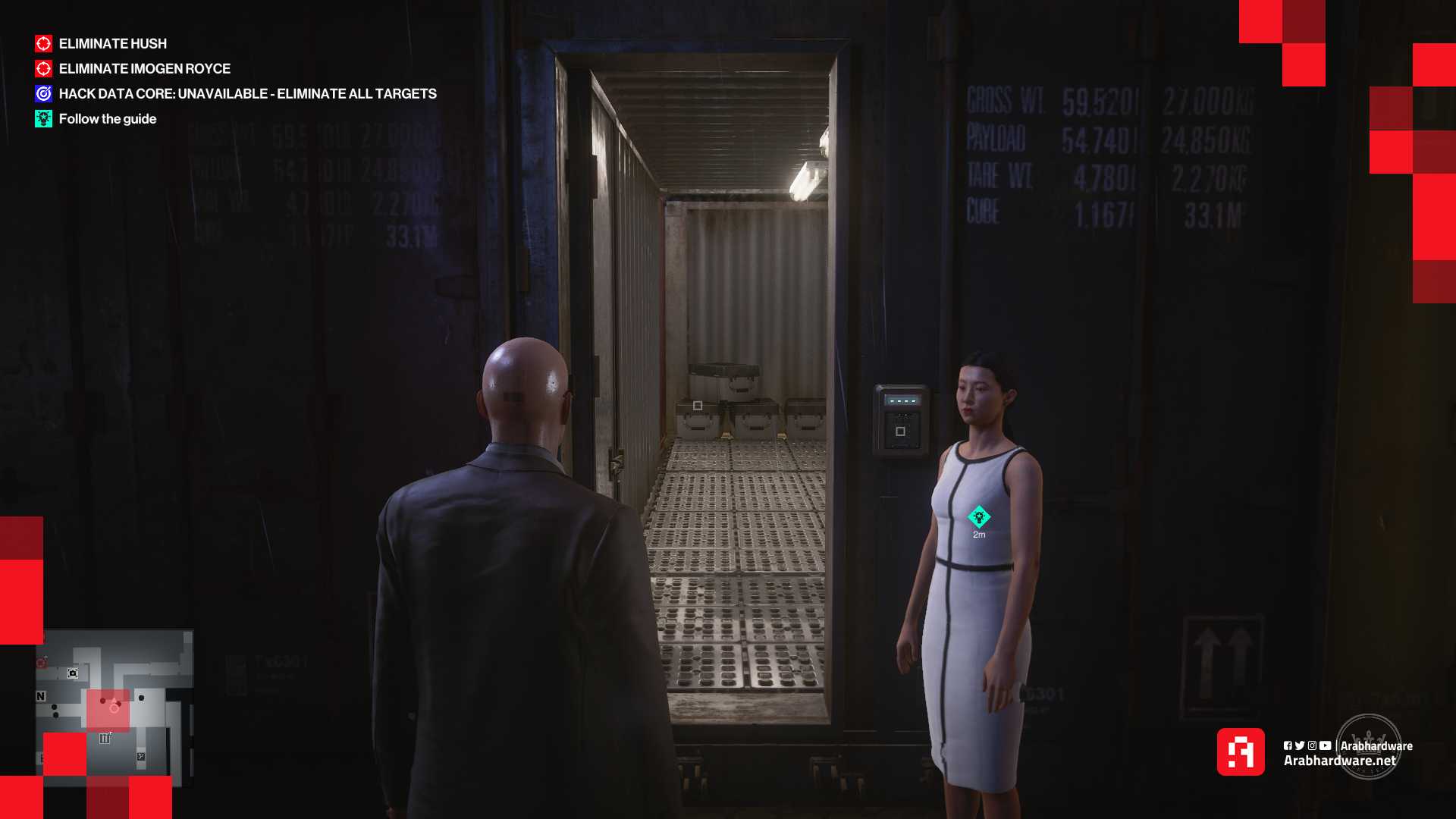This screenshot has height=819, width=1456.
Task: Click the Hack Data Core objective
Action: (x=247, y=94)
